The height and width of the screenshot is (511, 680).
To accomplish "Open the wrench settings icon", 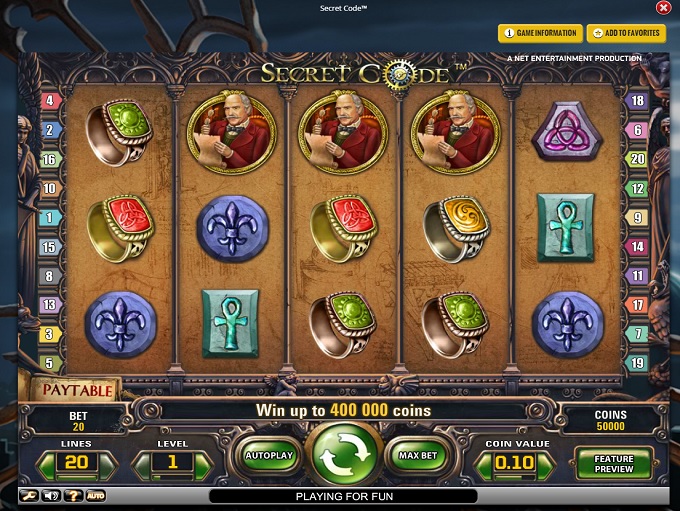I will 26,495.
